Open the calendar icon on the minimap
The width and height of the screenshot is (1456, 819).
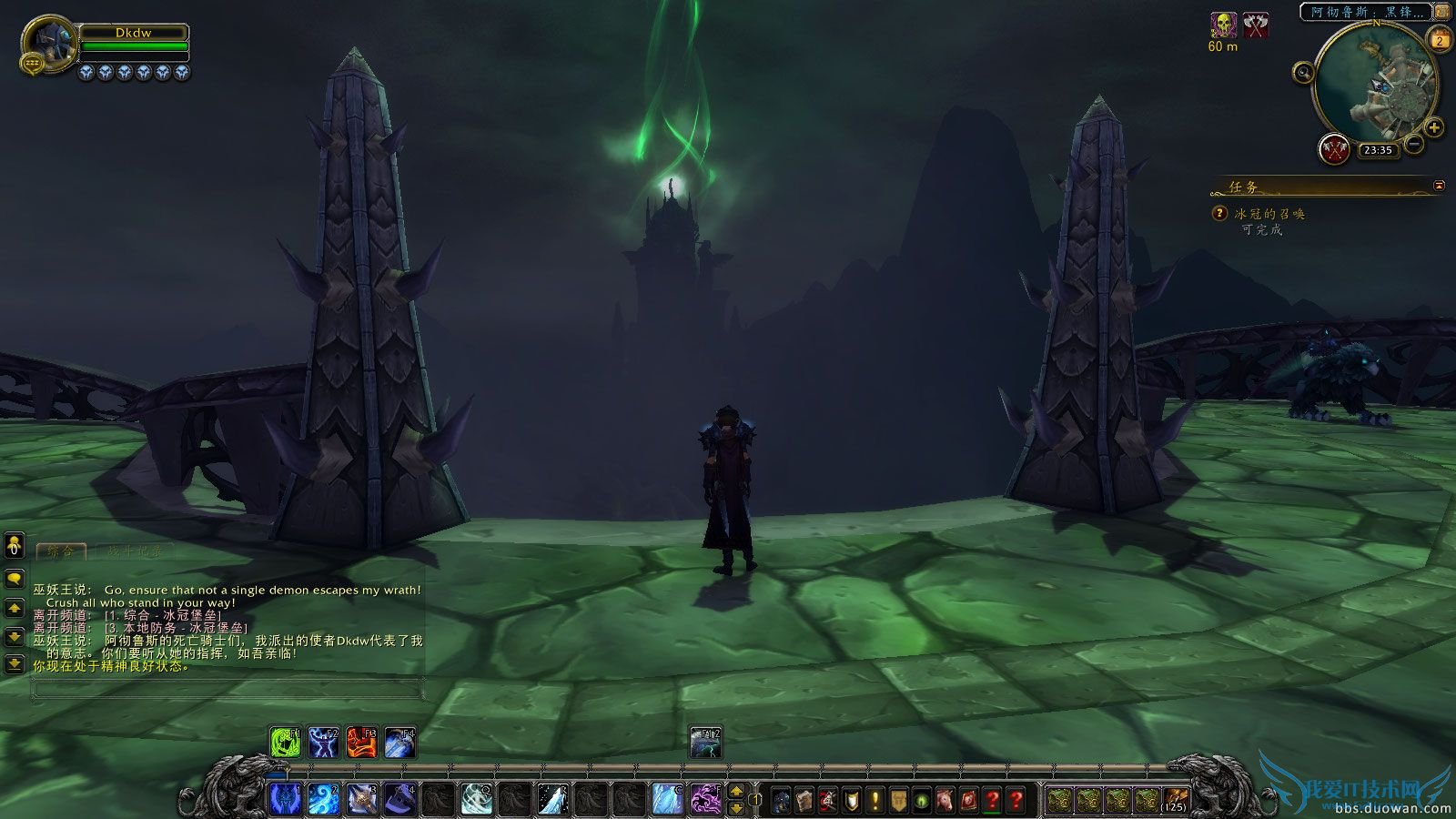(1440, 37)
